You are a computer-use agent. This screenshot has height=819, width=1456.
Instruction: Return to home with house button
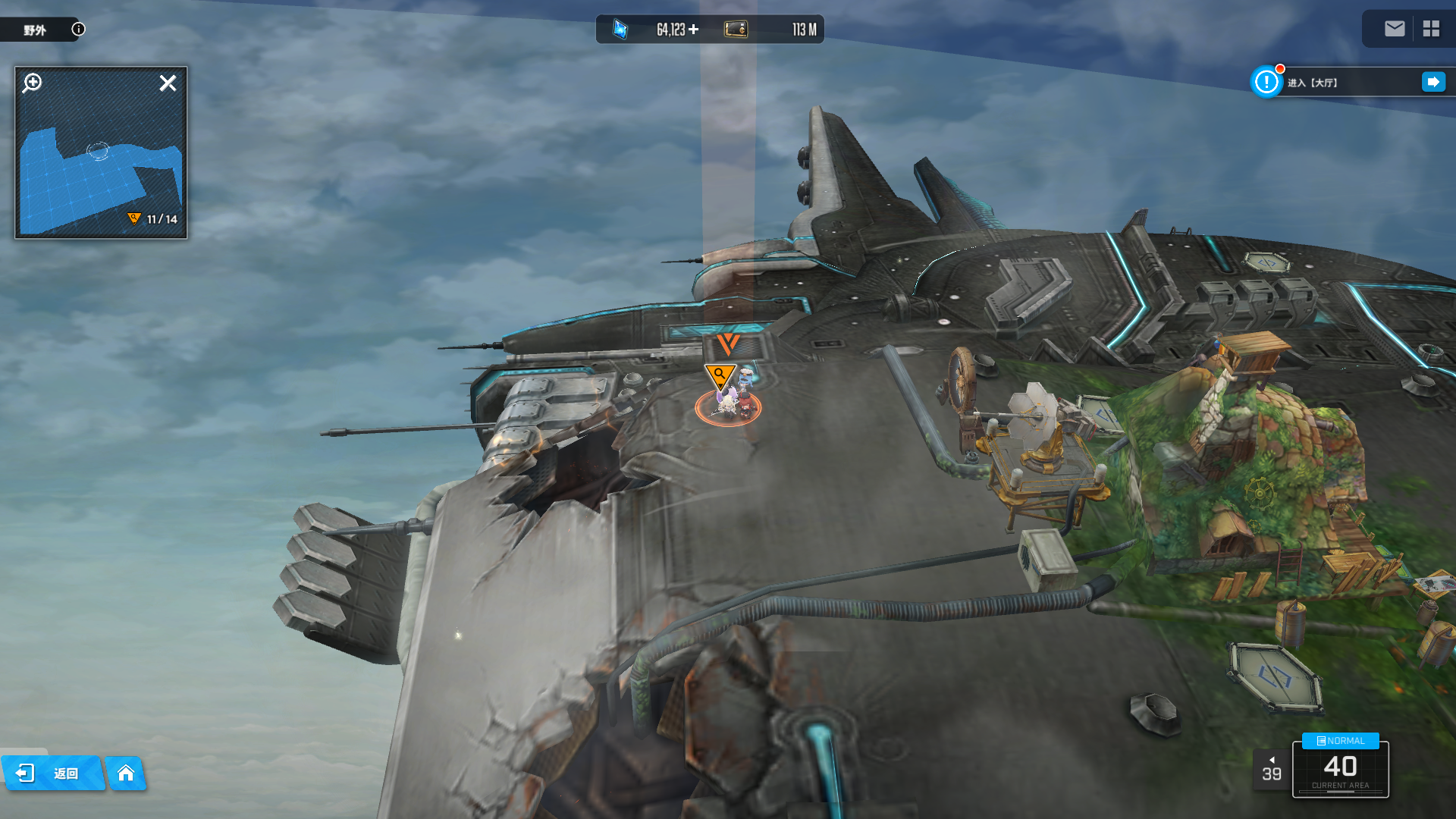click(126, 773)
